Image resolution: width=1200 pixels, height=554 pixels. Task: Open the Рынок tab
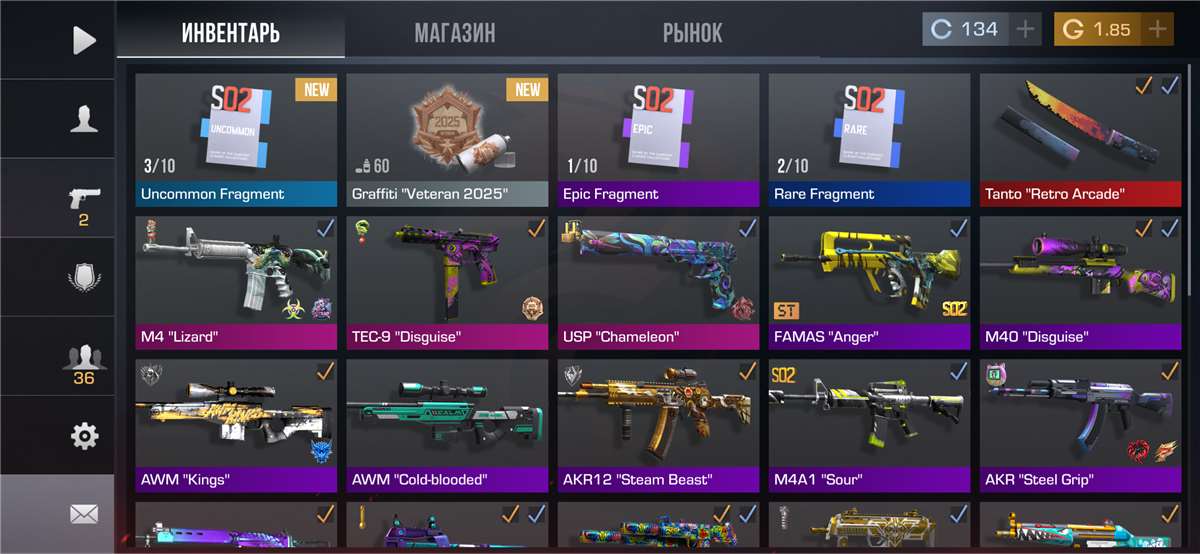tap(692, 32)
